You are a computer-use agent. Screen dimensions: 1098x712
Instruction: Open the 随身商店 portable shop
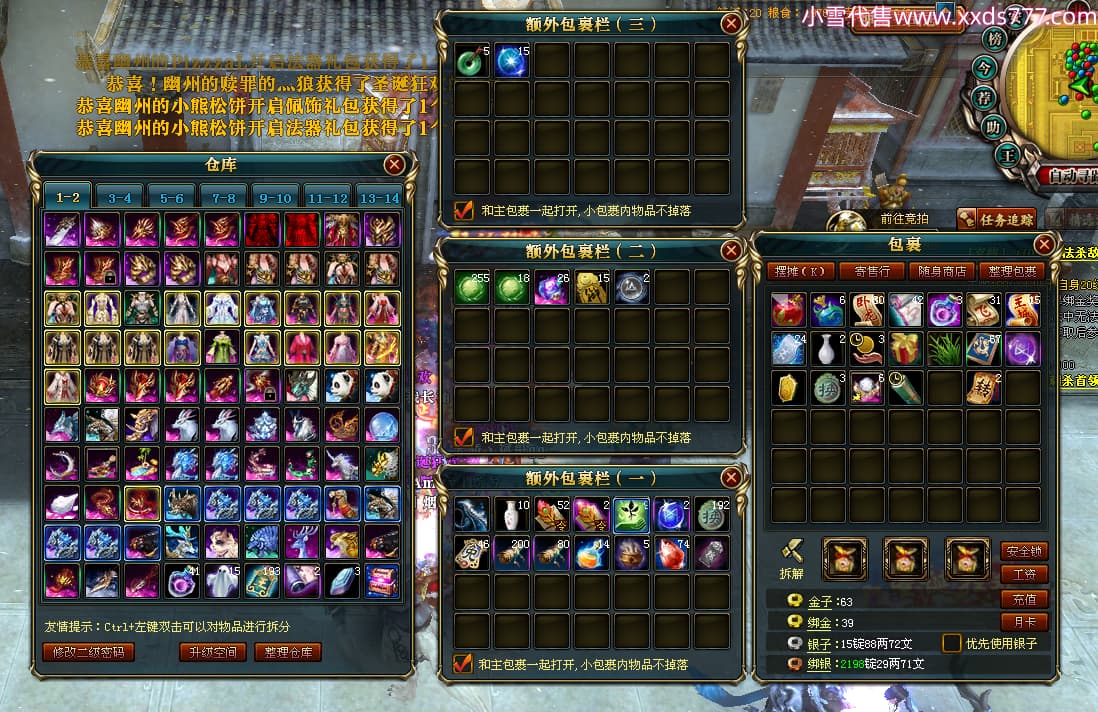(943, 271)
